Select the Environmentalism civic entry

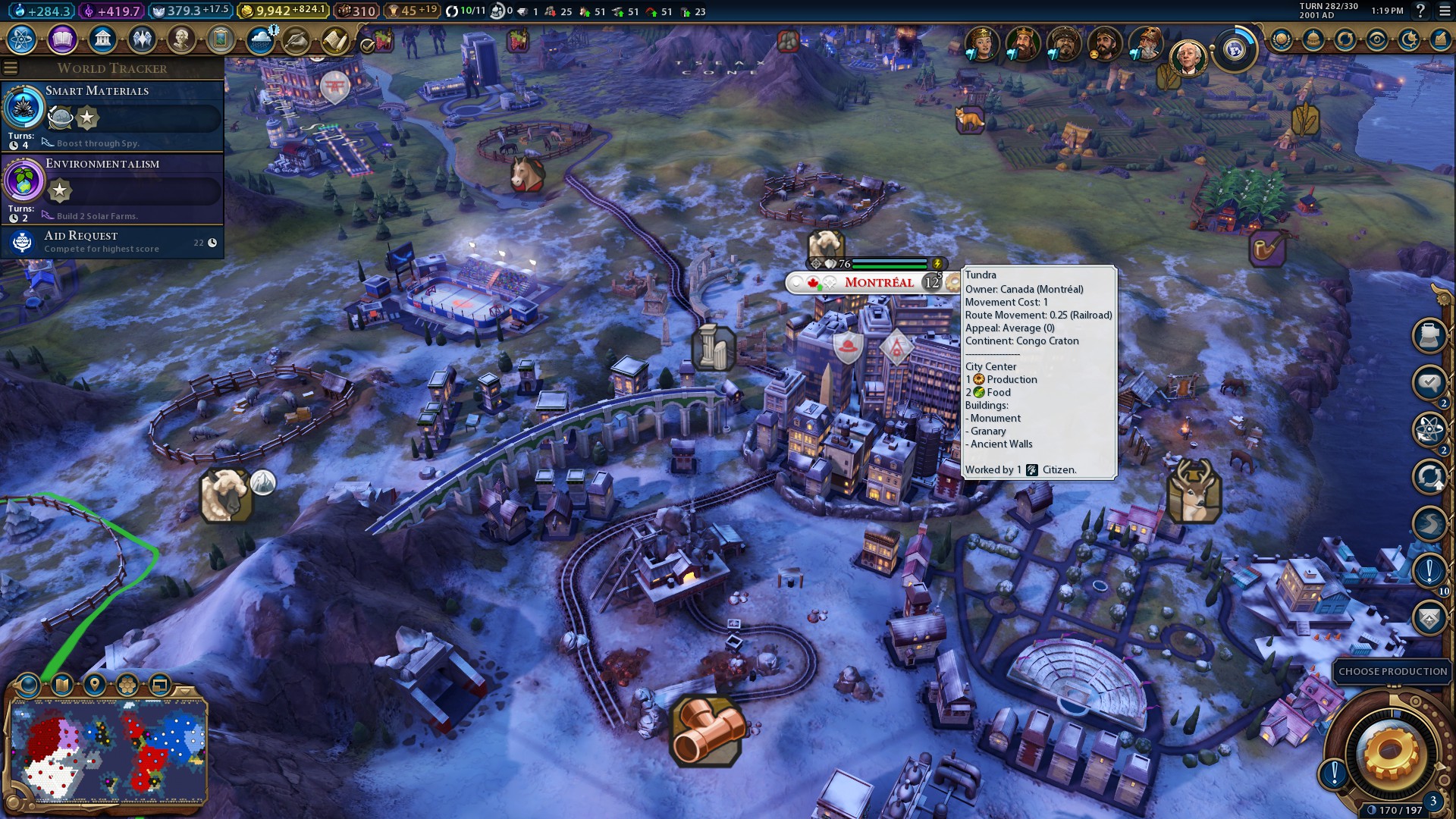112,188
